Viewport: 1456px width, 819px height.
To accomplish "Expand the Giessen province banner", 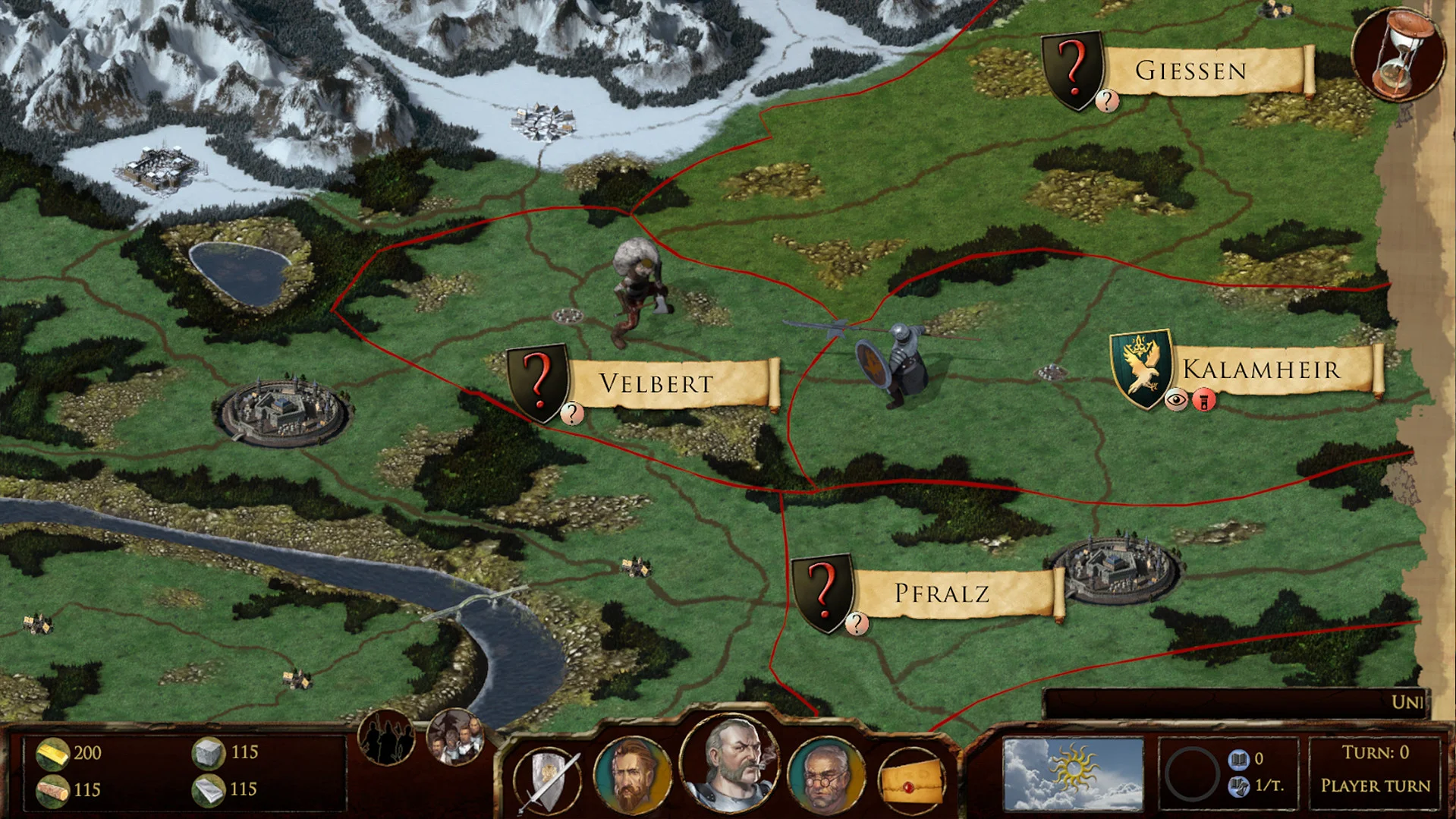I will pyautogui.click(x=1191, y=69).
